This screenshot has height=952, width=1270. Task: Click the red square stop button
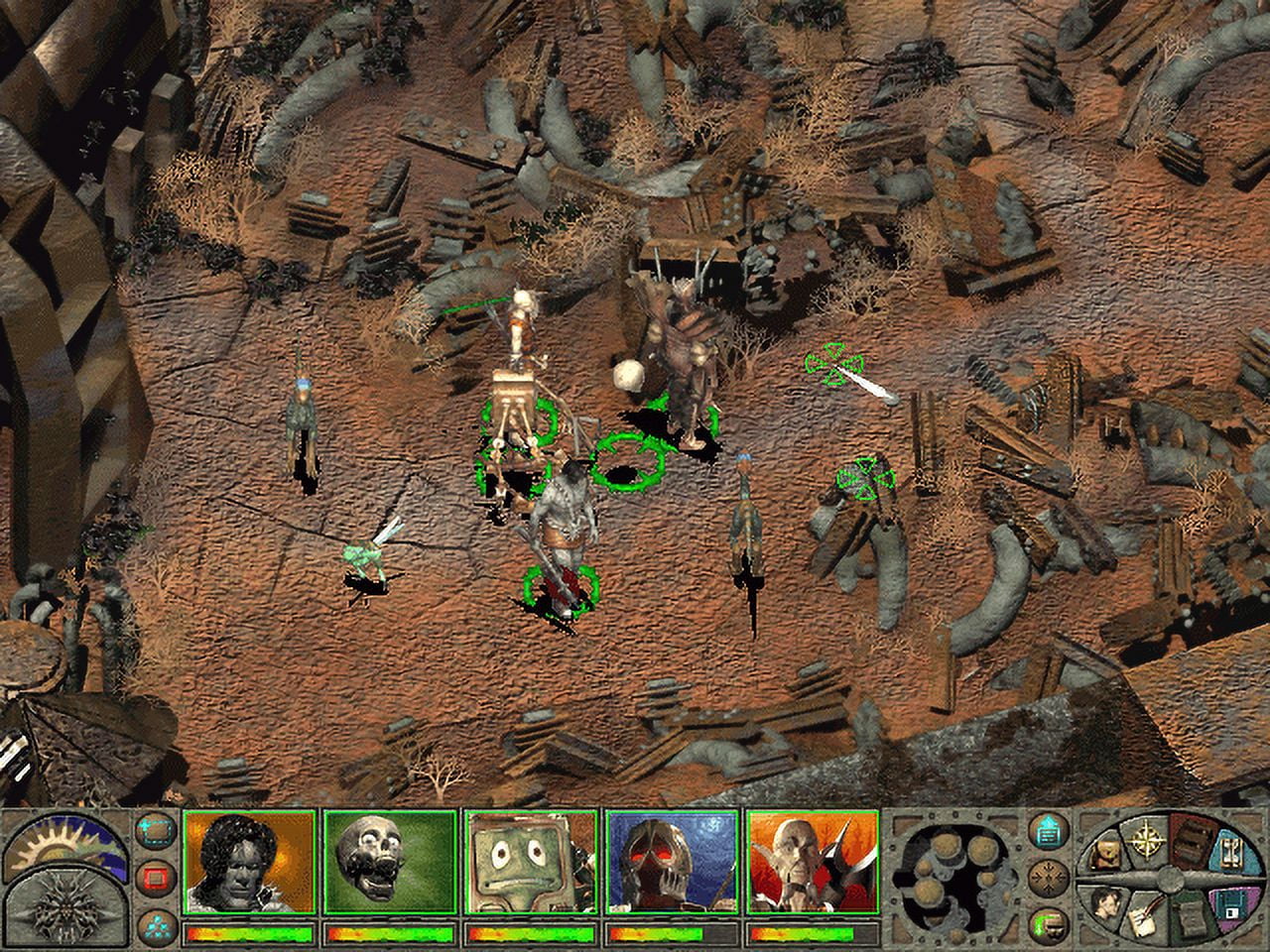tap(154, 878)
